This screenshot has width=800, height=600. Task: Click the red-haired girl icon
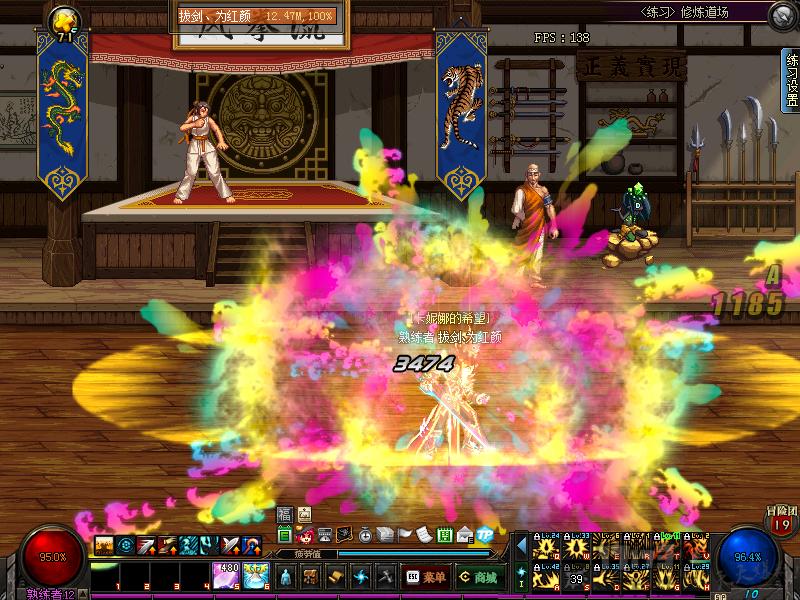(x=306, y=534)
